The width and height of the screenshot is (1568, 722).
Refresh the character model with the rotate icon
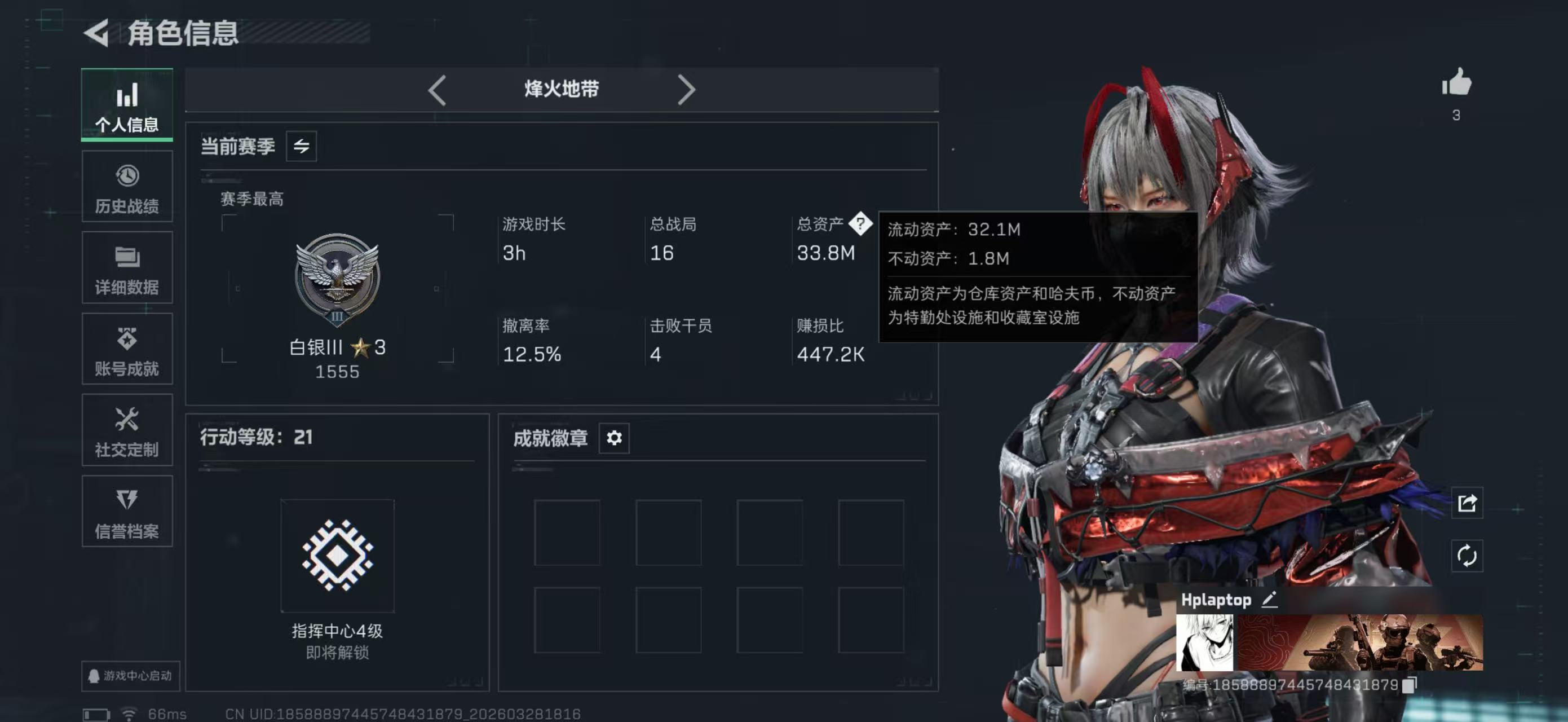click(1468, 556)
